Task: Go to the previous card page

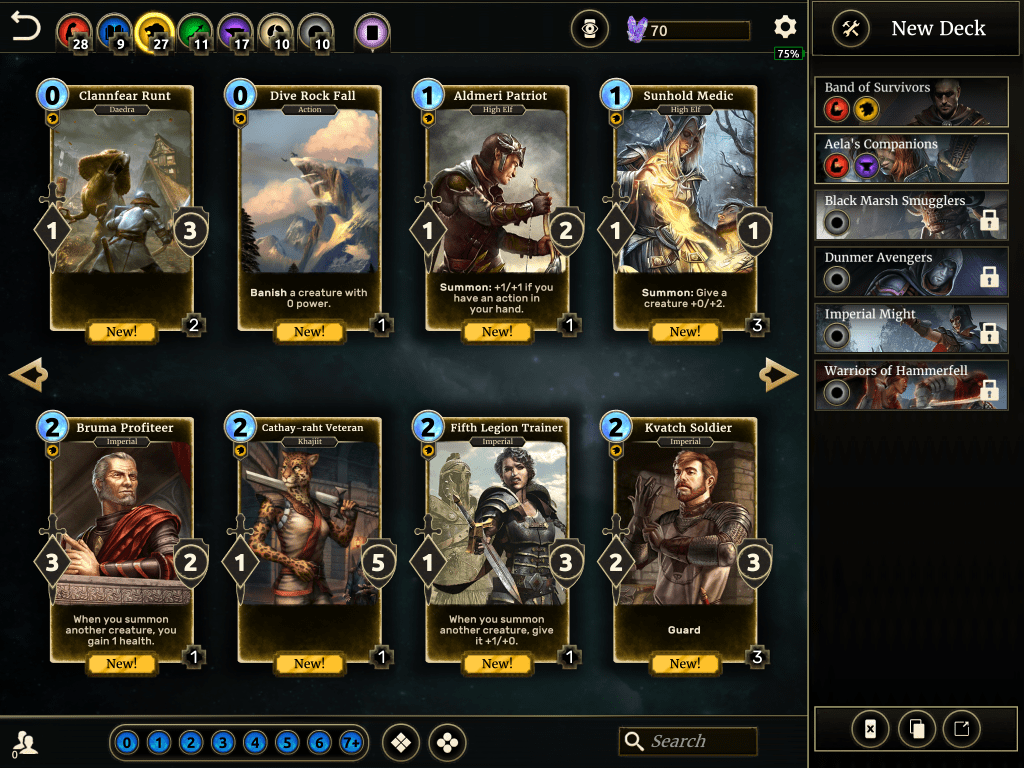Action: [x=28, y=375]
